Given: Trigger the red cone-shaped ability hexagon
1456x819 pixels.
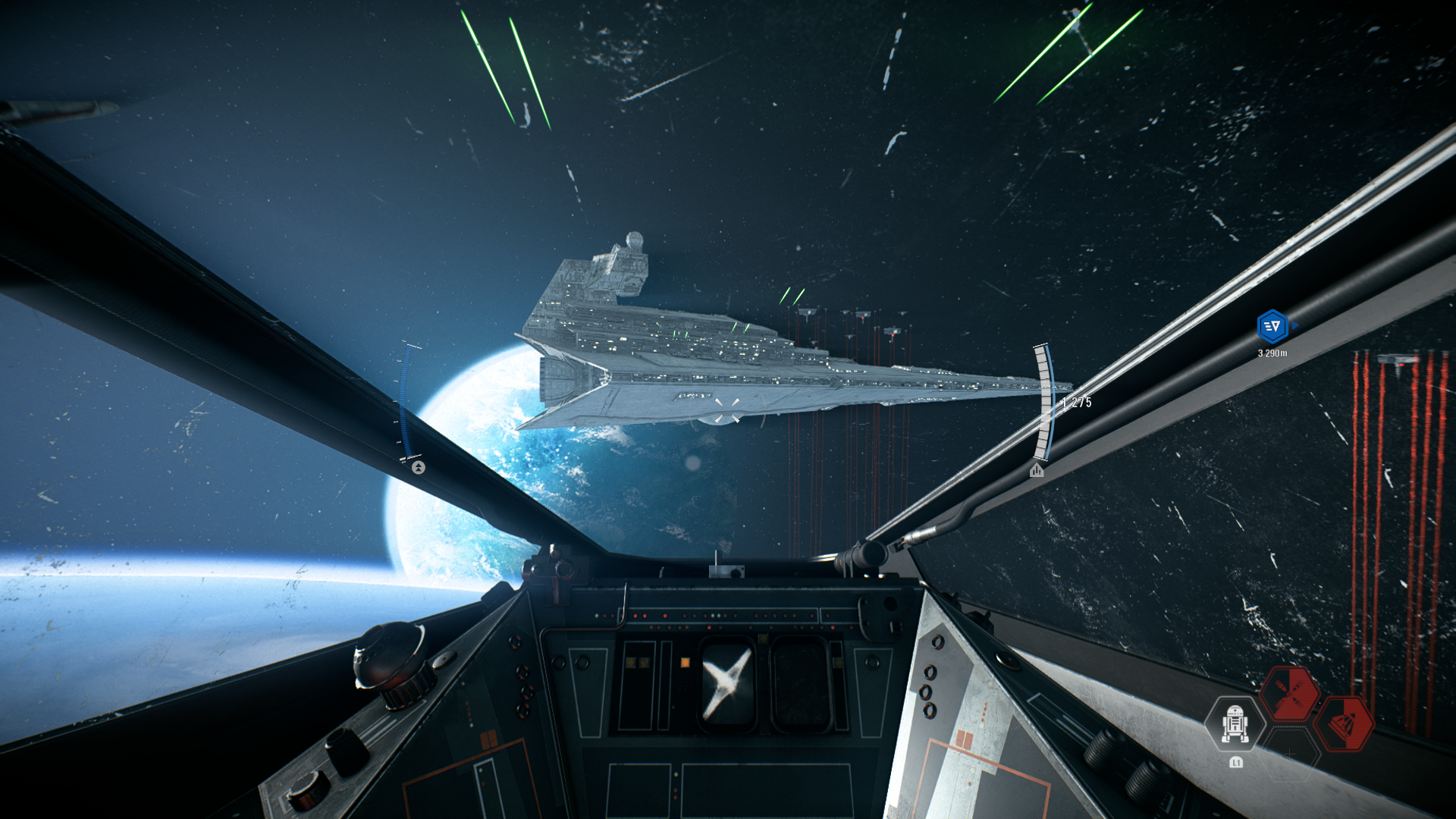Looking at the screenshot, I should tap(1344, 724).
